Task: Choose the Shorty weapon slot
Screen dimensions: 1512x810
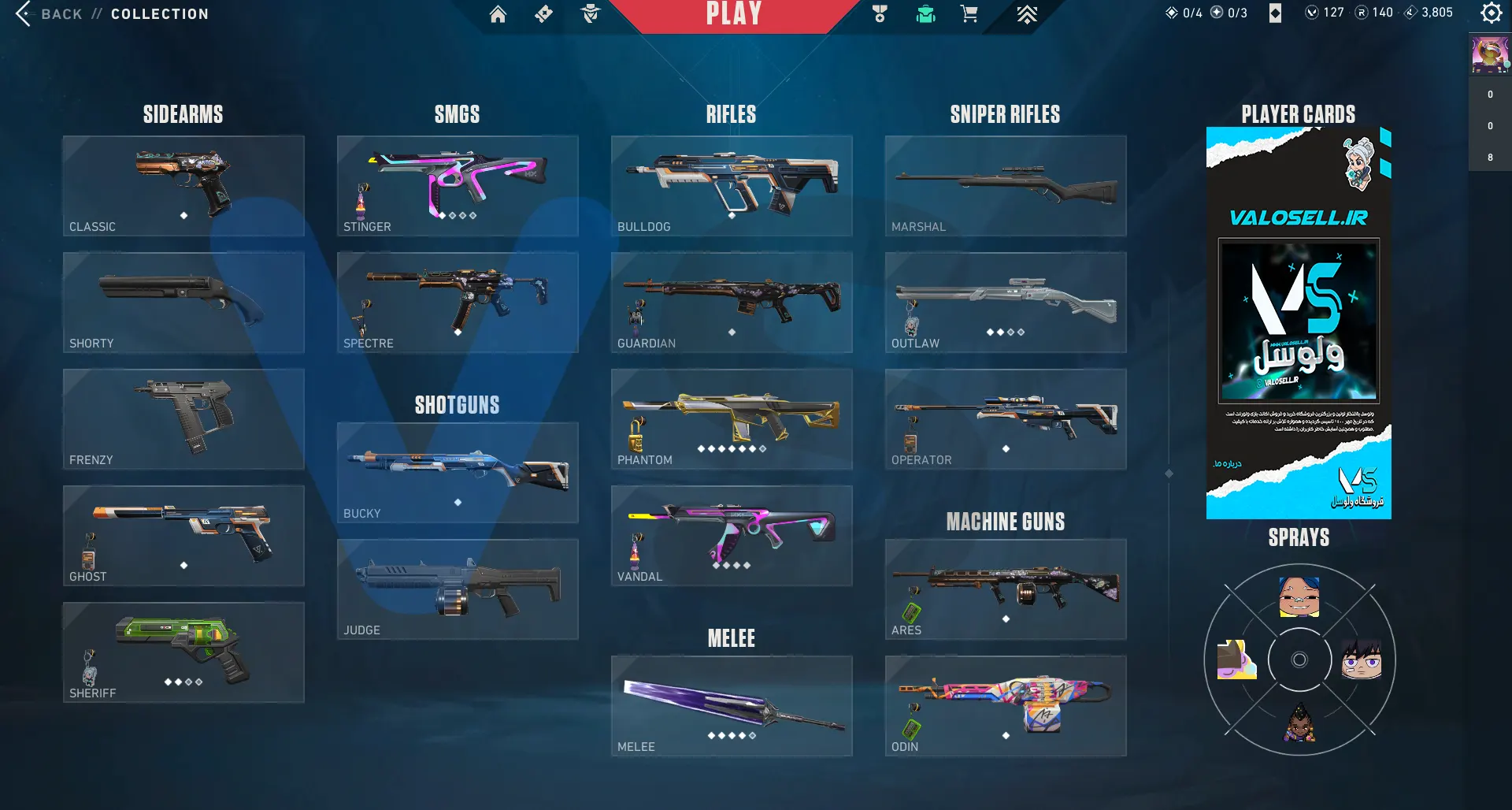Action: pos(183,303)
